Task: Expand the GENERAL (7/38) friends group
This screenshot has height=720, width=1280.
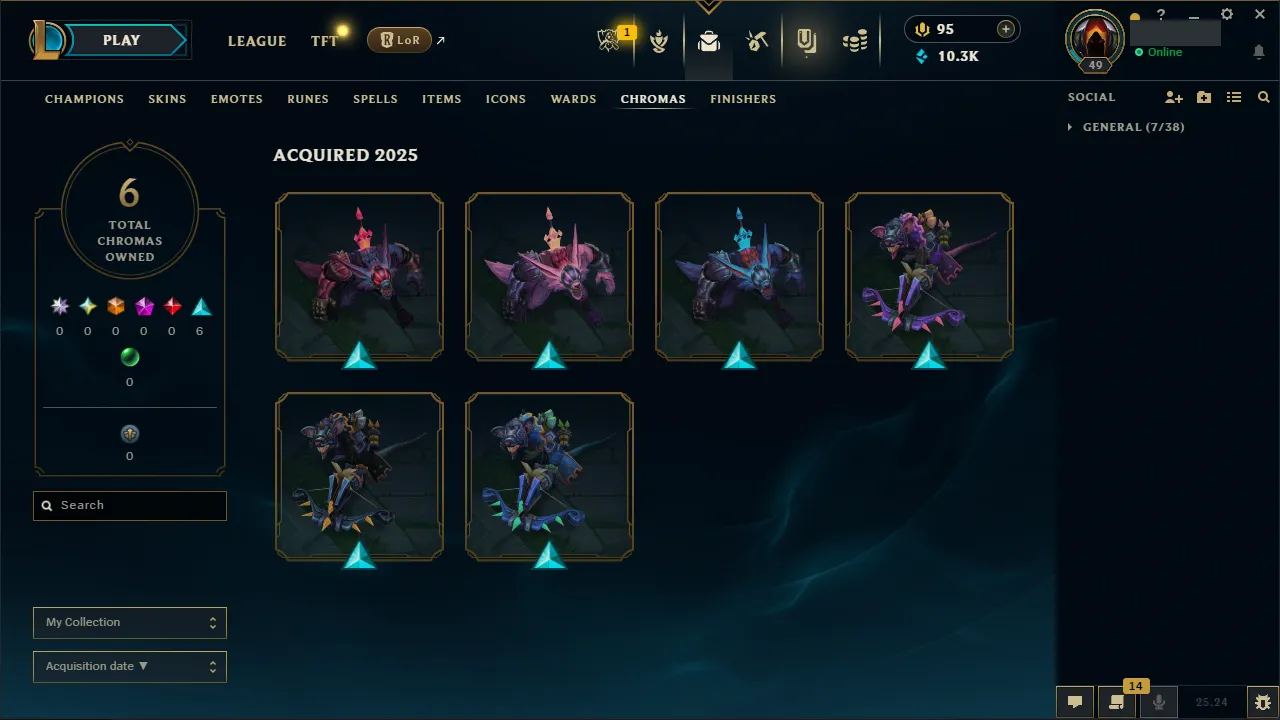Action: [x=1124, y=127]
